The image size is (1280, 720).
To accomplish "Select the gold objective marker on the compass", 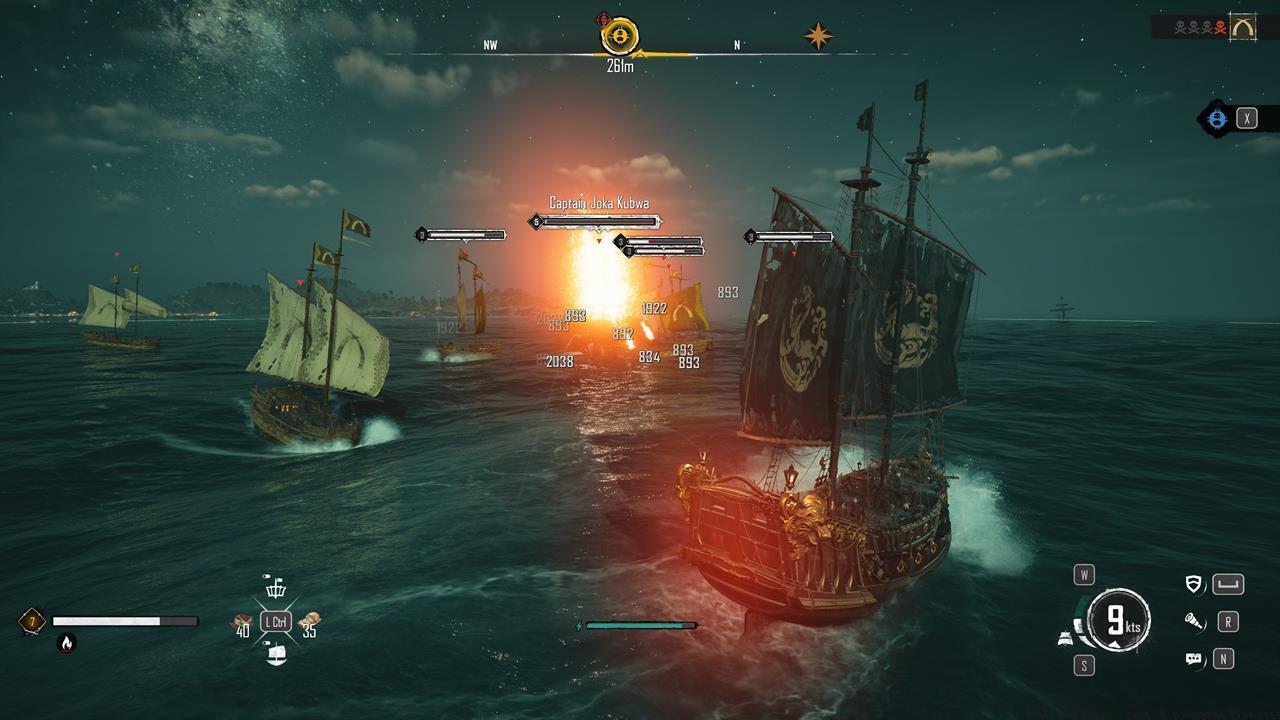I will point(619,37).
